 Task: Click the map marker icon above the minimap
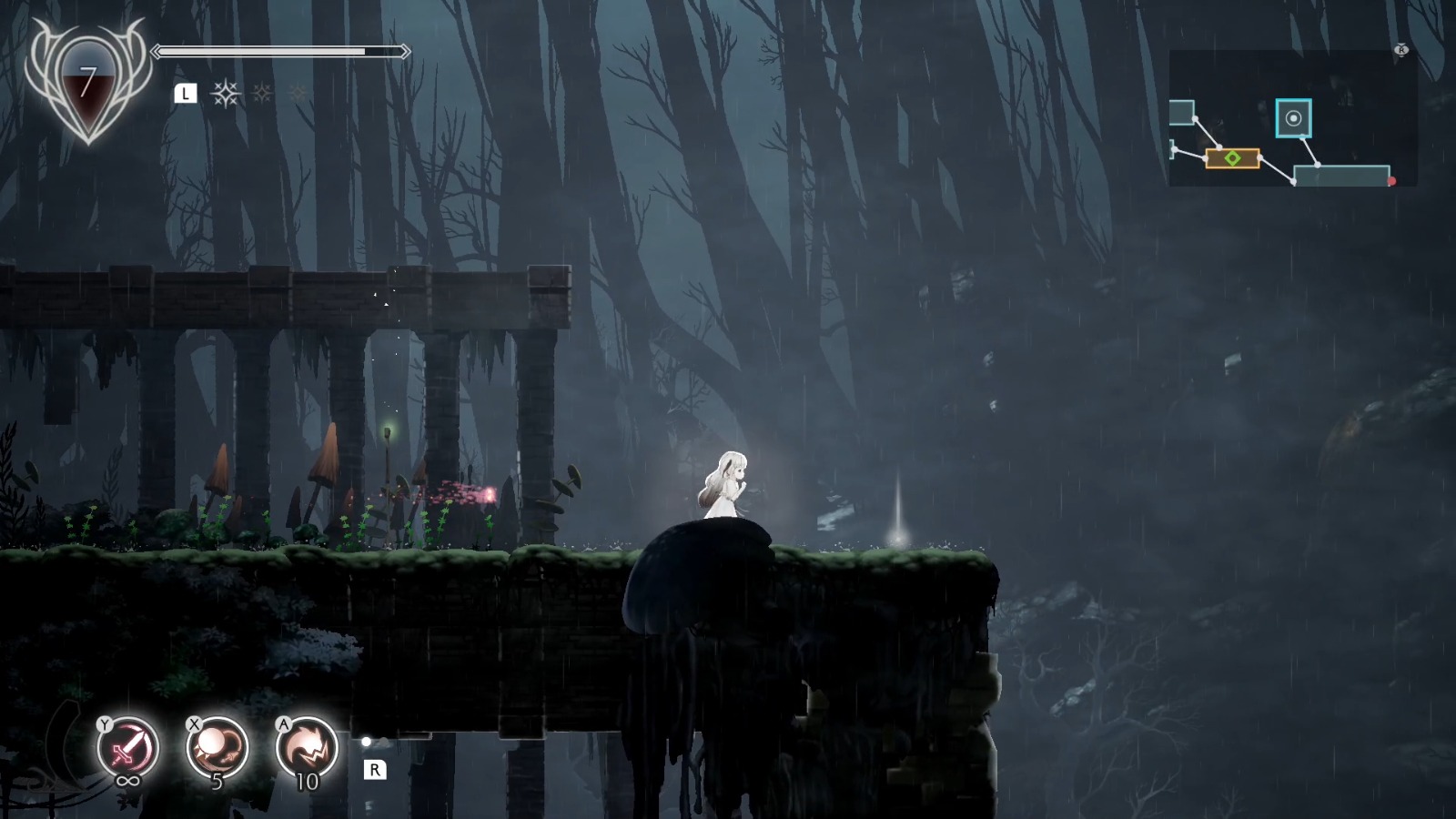click(x=1401, y=50)
